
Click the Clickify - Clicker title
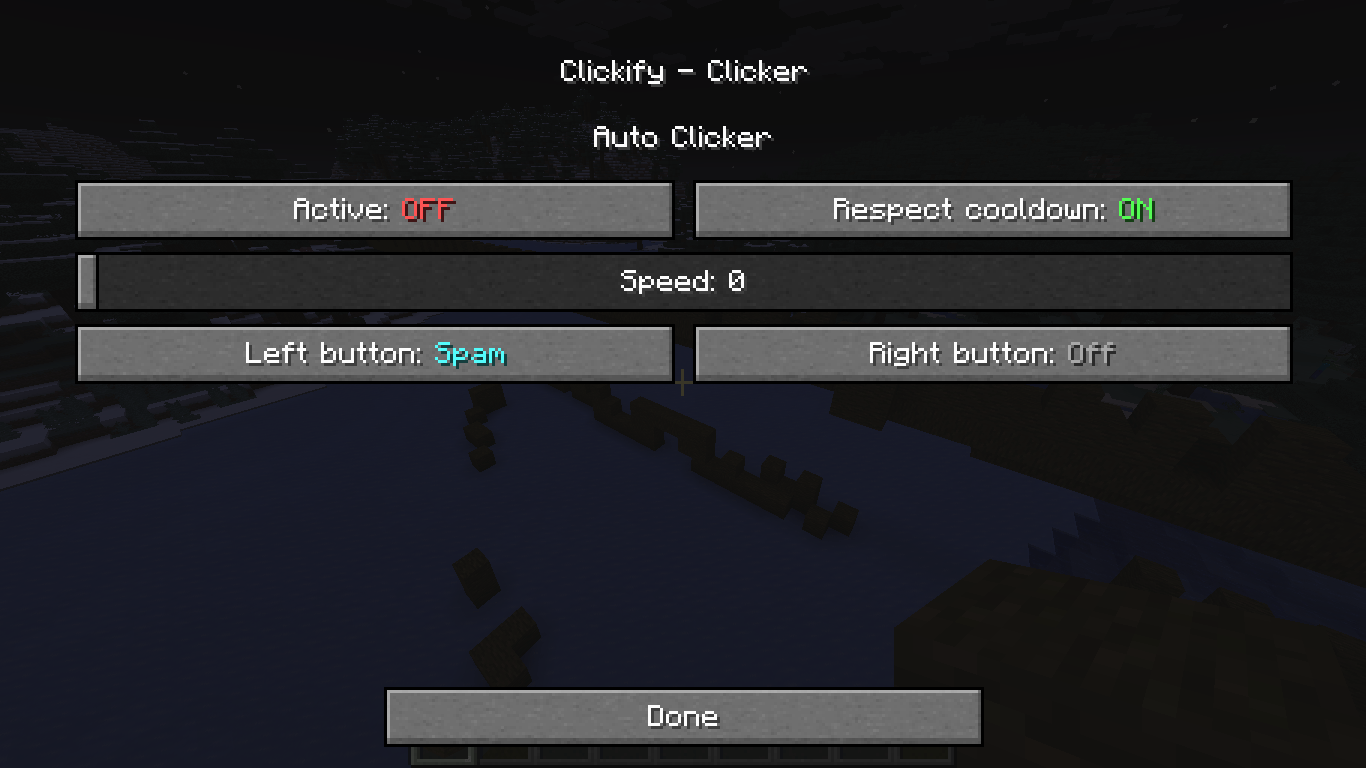tap(683, 70)
